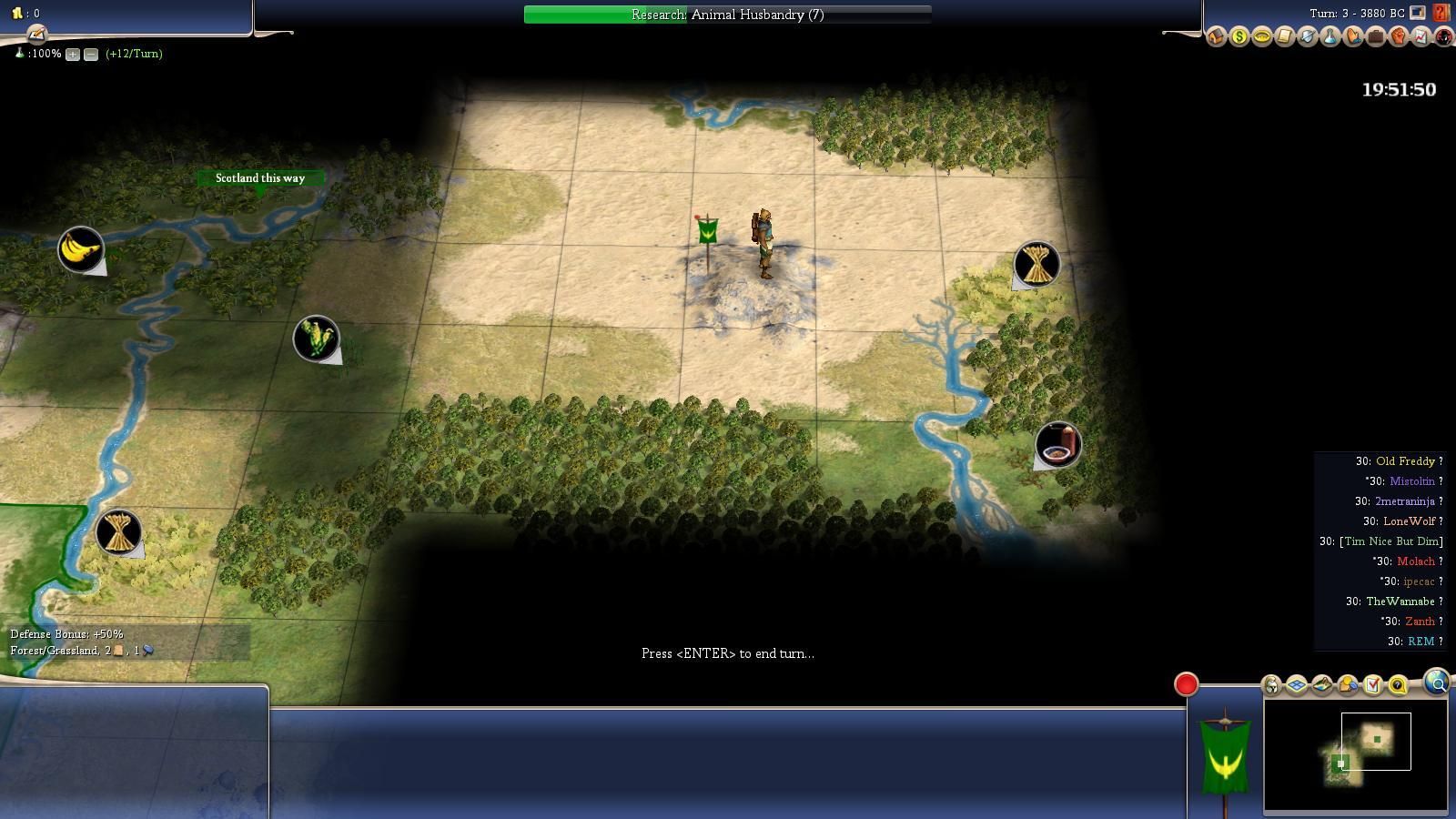
Task: Open the globe view magnifier icon
Action: coord(1437,682)
